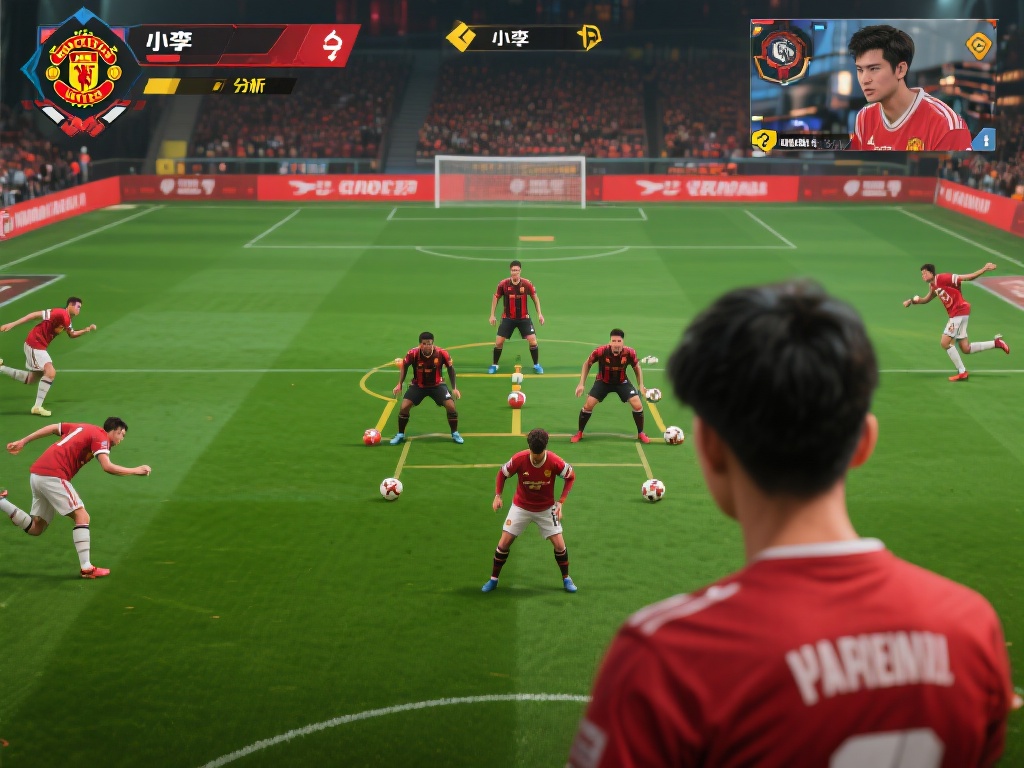Click the yellow diamond icon in portrait window
The height and width of the screenshot is (768, 1024).
pos(978,45)
